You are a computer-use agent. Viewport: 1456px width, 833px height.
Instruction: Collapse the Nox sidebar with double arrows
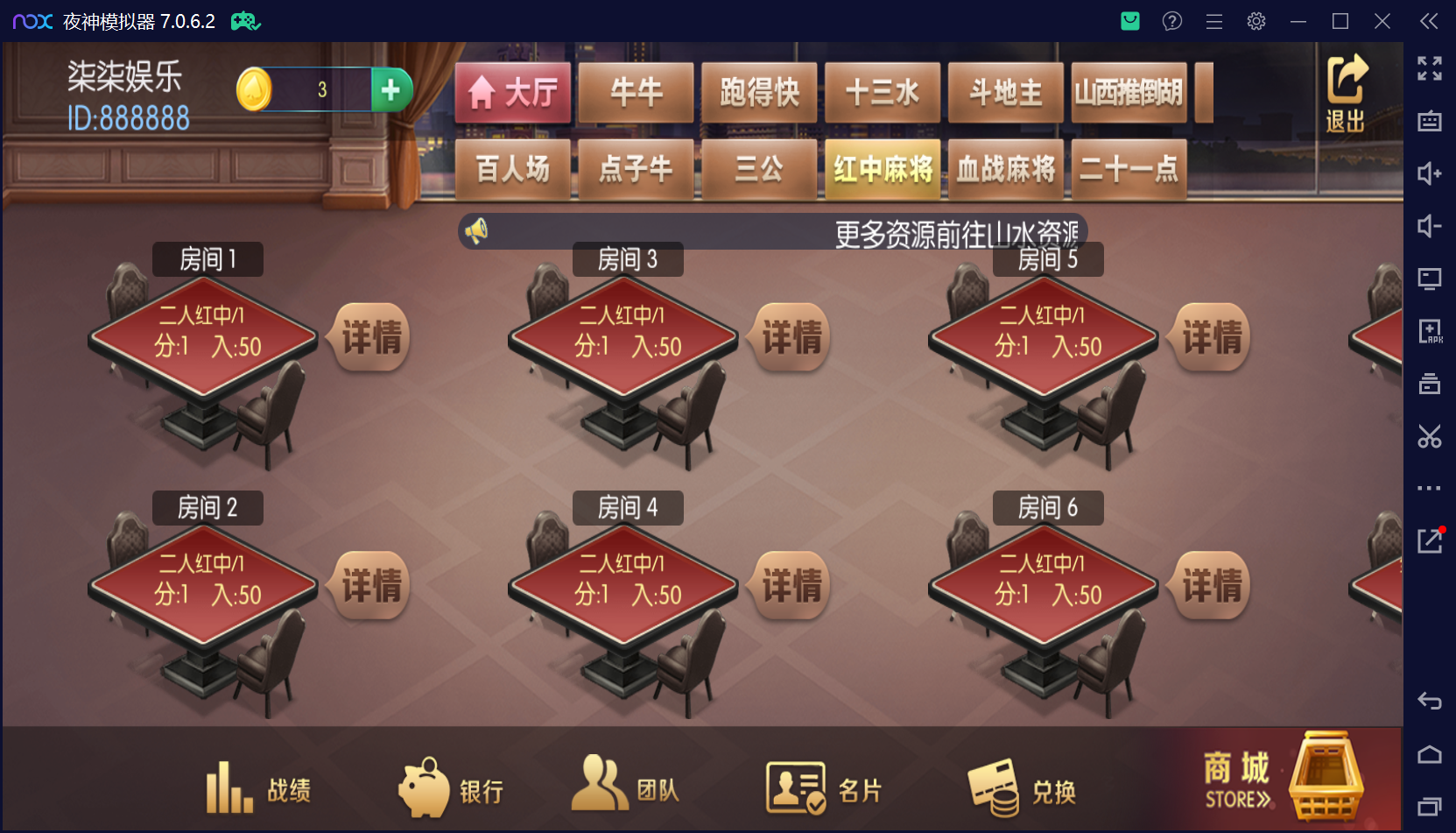[x=1430, y=21]
